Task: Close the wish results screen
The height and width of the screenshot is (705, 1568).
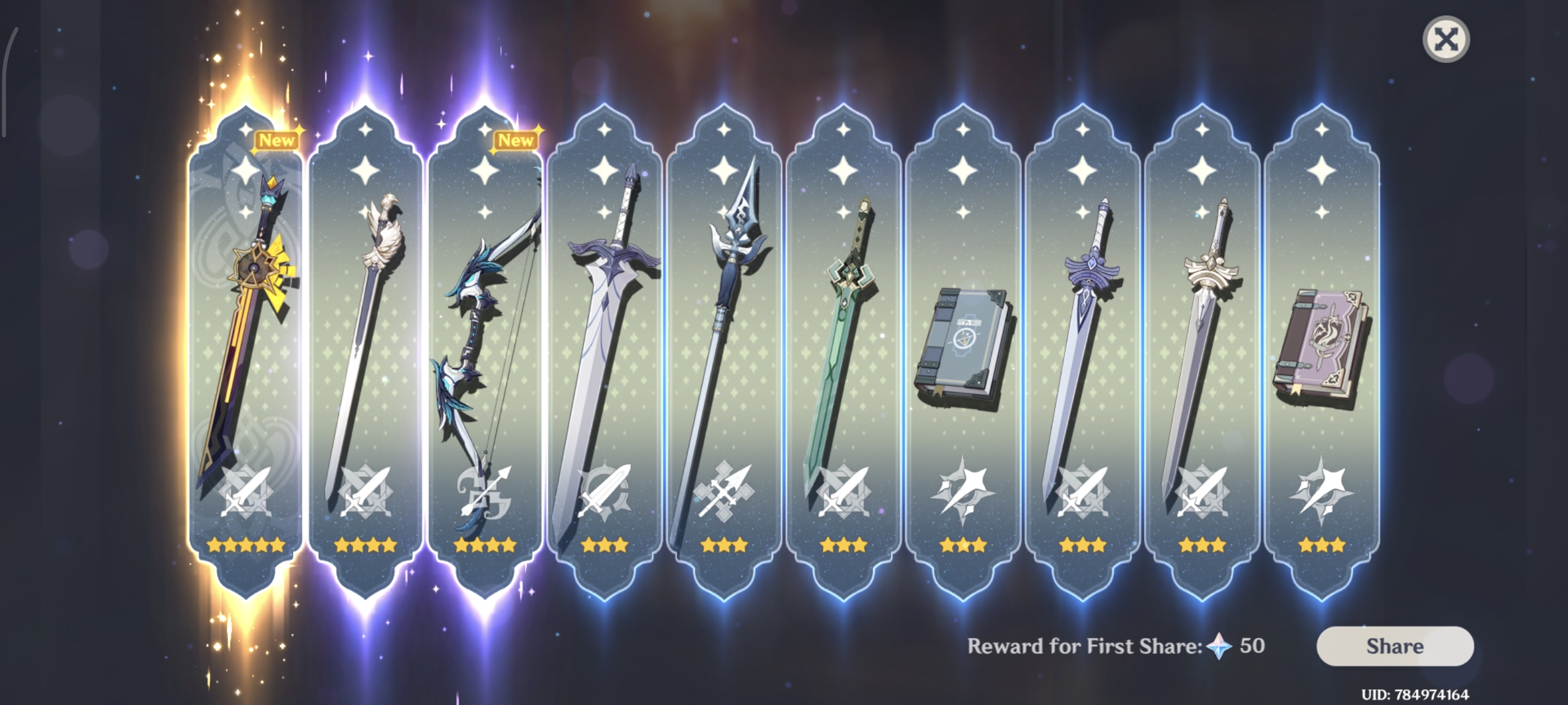Action: coord(1445,39)
